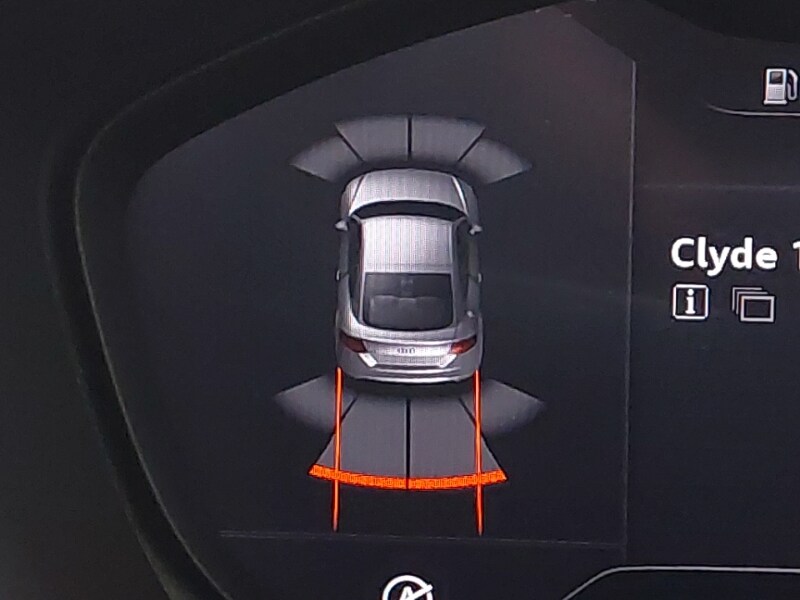The image size is (800, 600).
Task: Open the stacked pages icon
Action: tap(753, 304)
